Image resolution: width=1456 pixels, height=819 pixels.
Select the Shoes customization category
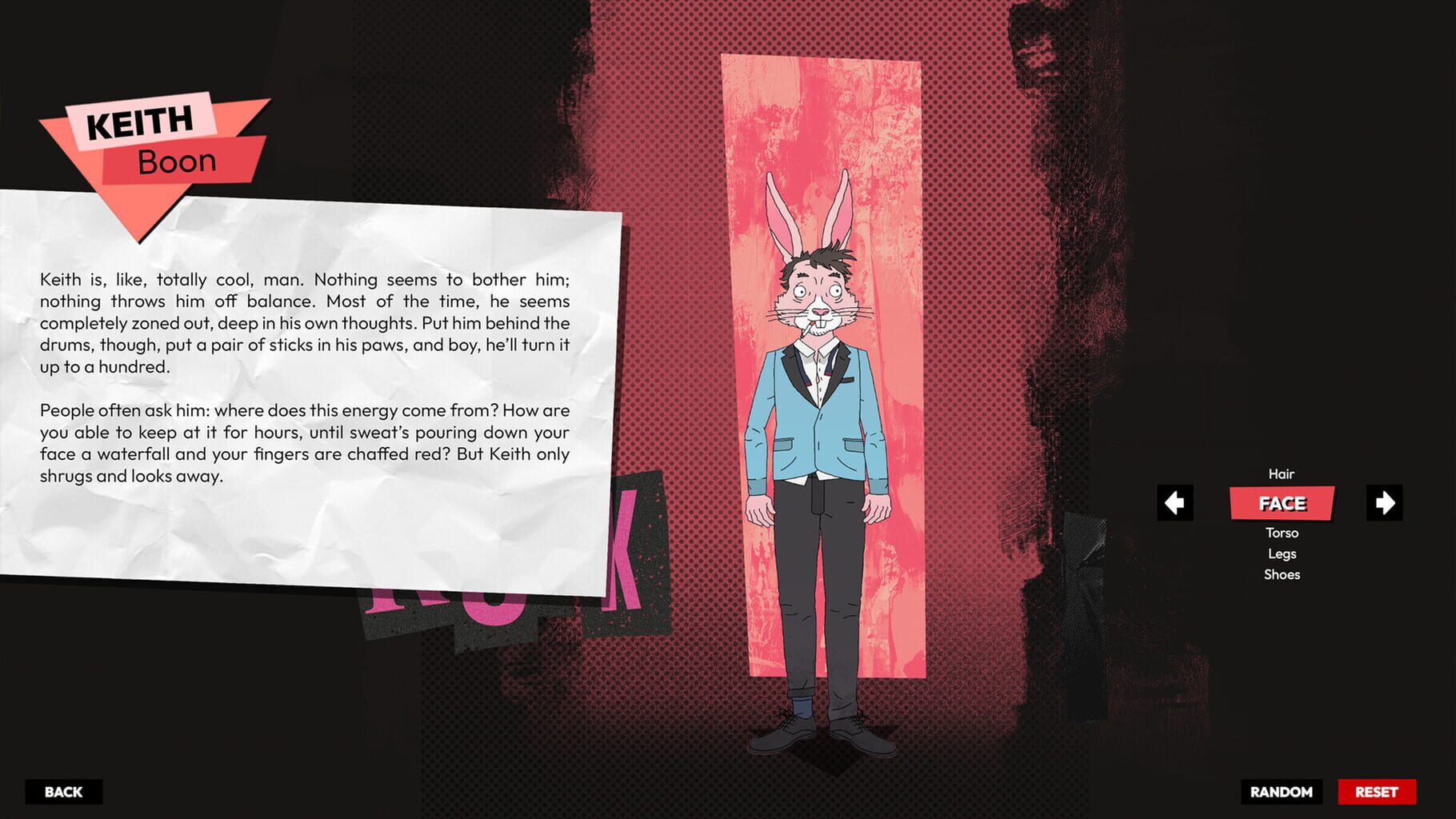tap(1282, 574)
